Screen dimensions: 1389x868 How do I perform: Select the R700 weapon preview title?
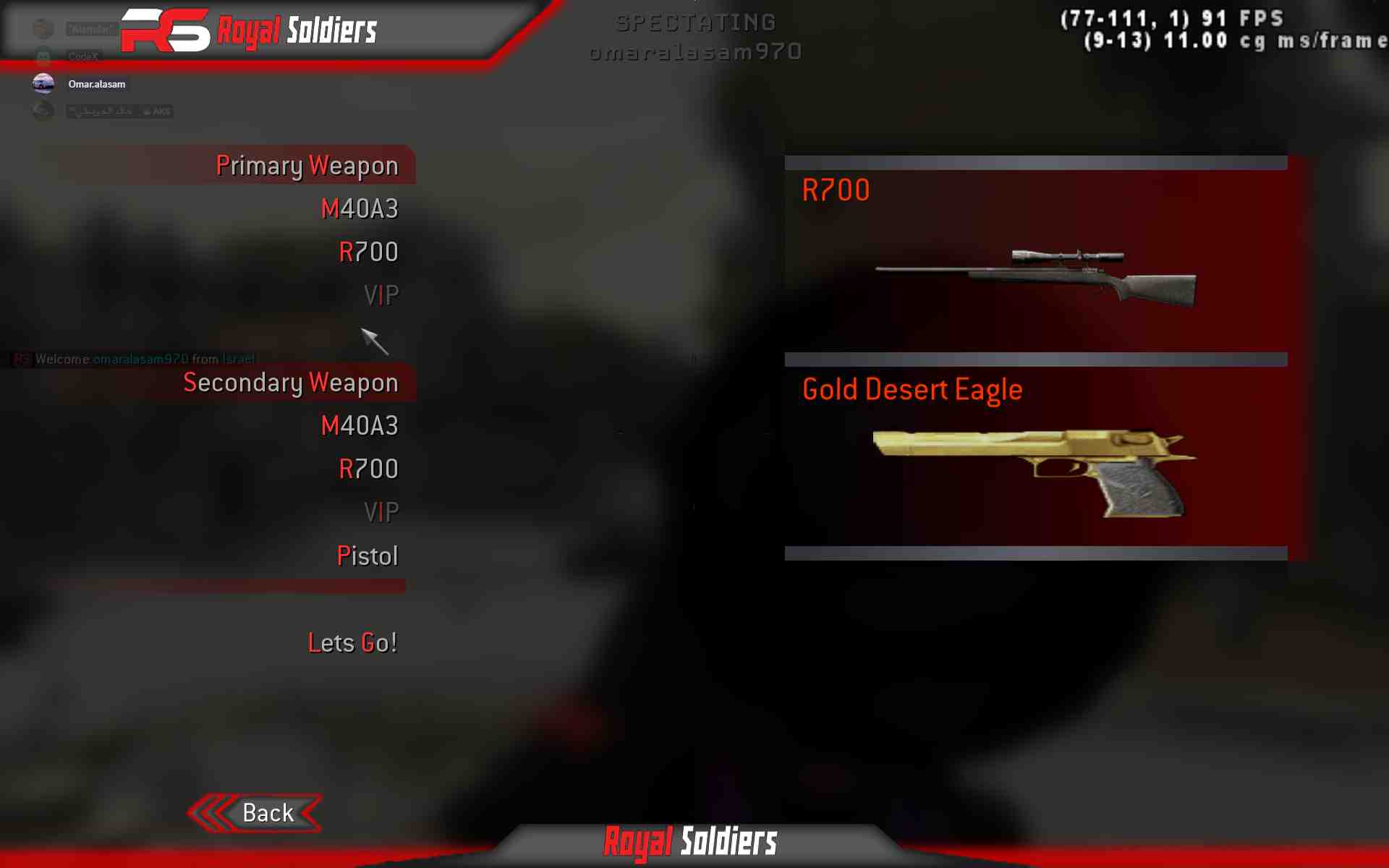pos(836,190)
